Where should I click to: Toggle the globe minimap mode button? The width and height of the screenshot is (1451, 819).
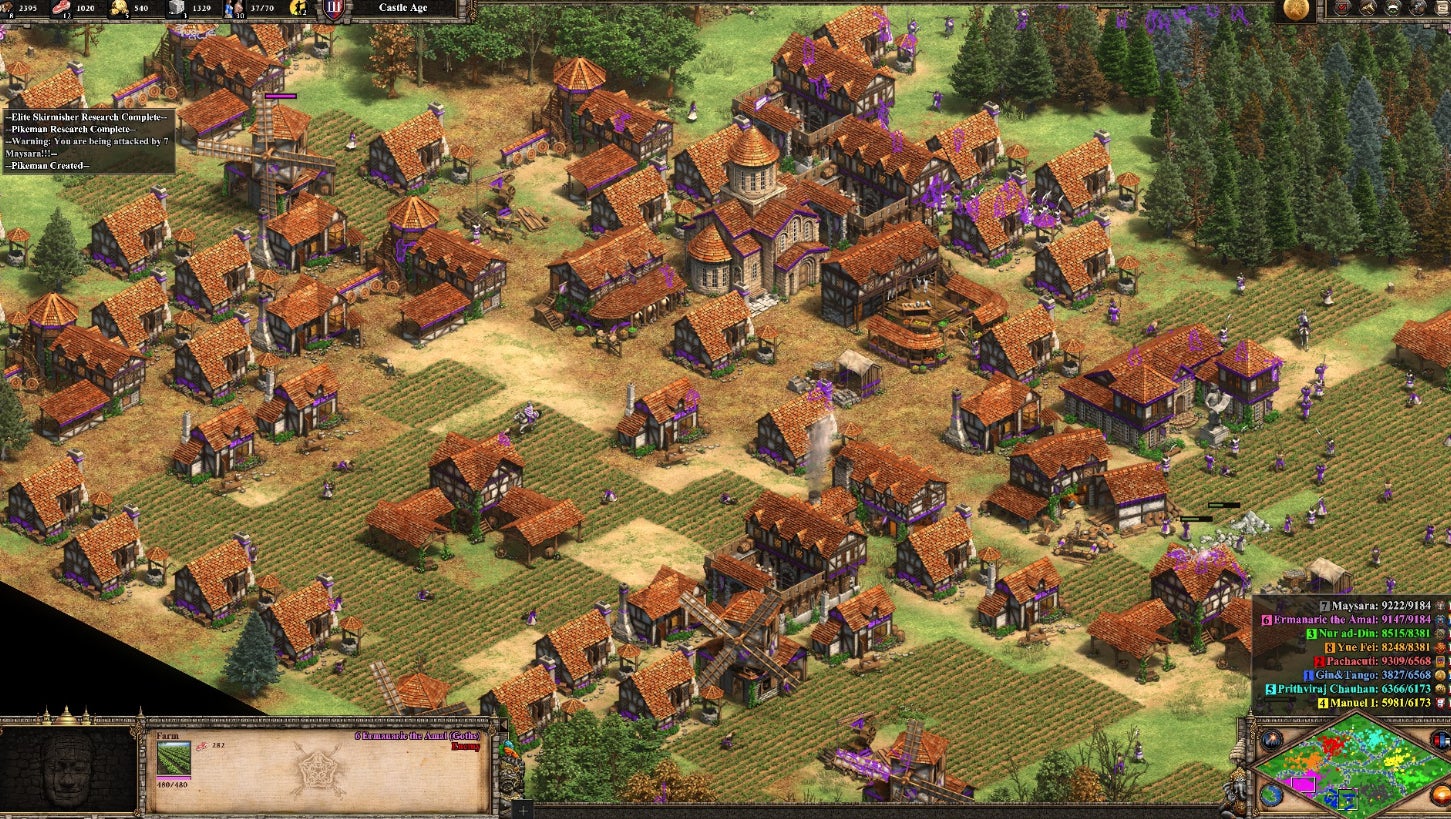click(x=1271, y=795)
